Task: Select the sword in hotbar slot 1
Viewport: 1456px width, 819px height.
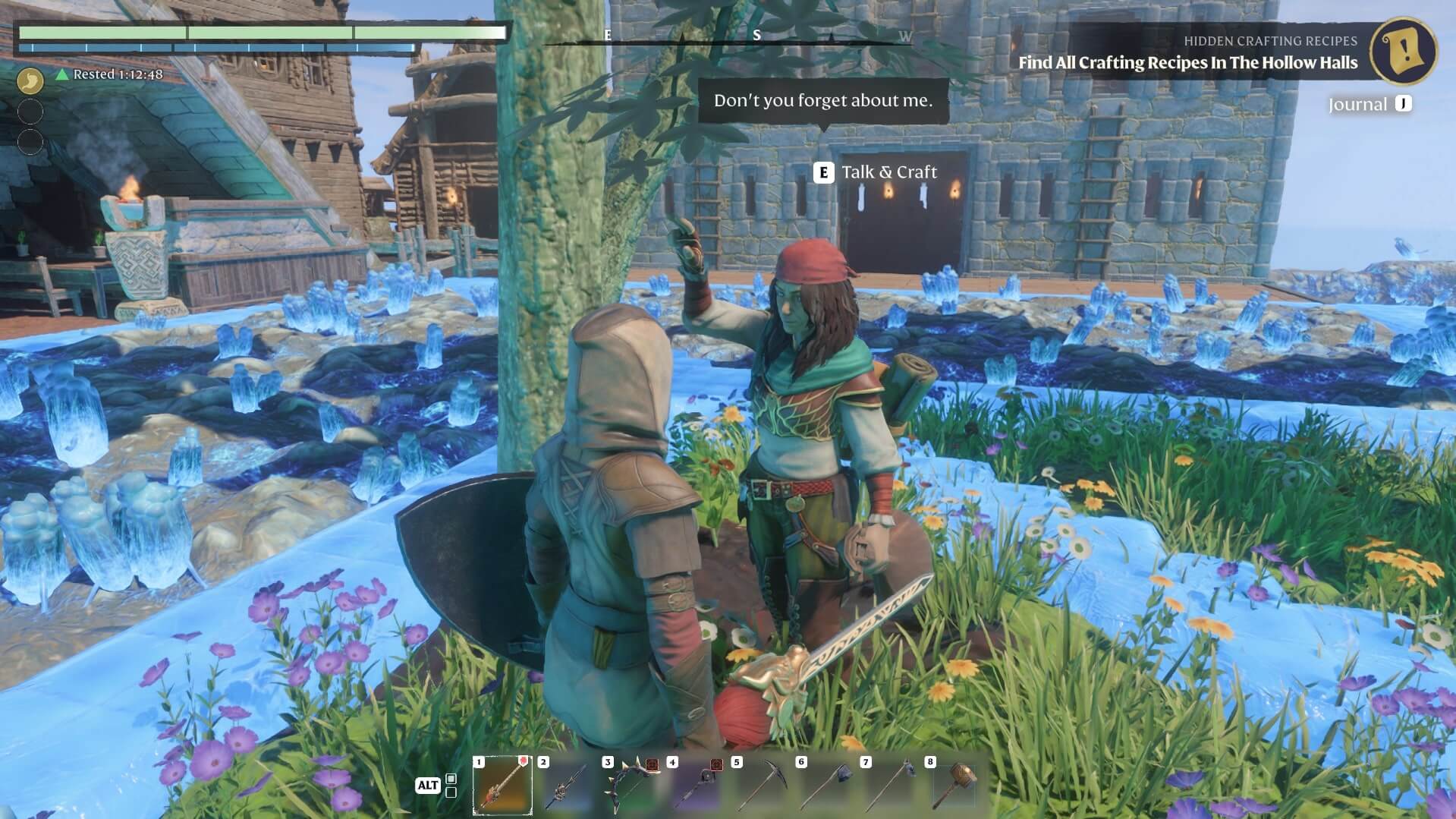Action: (502, 785)
